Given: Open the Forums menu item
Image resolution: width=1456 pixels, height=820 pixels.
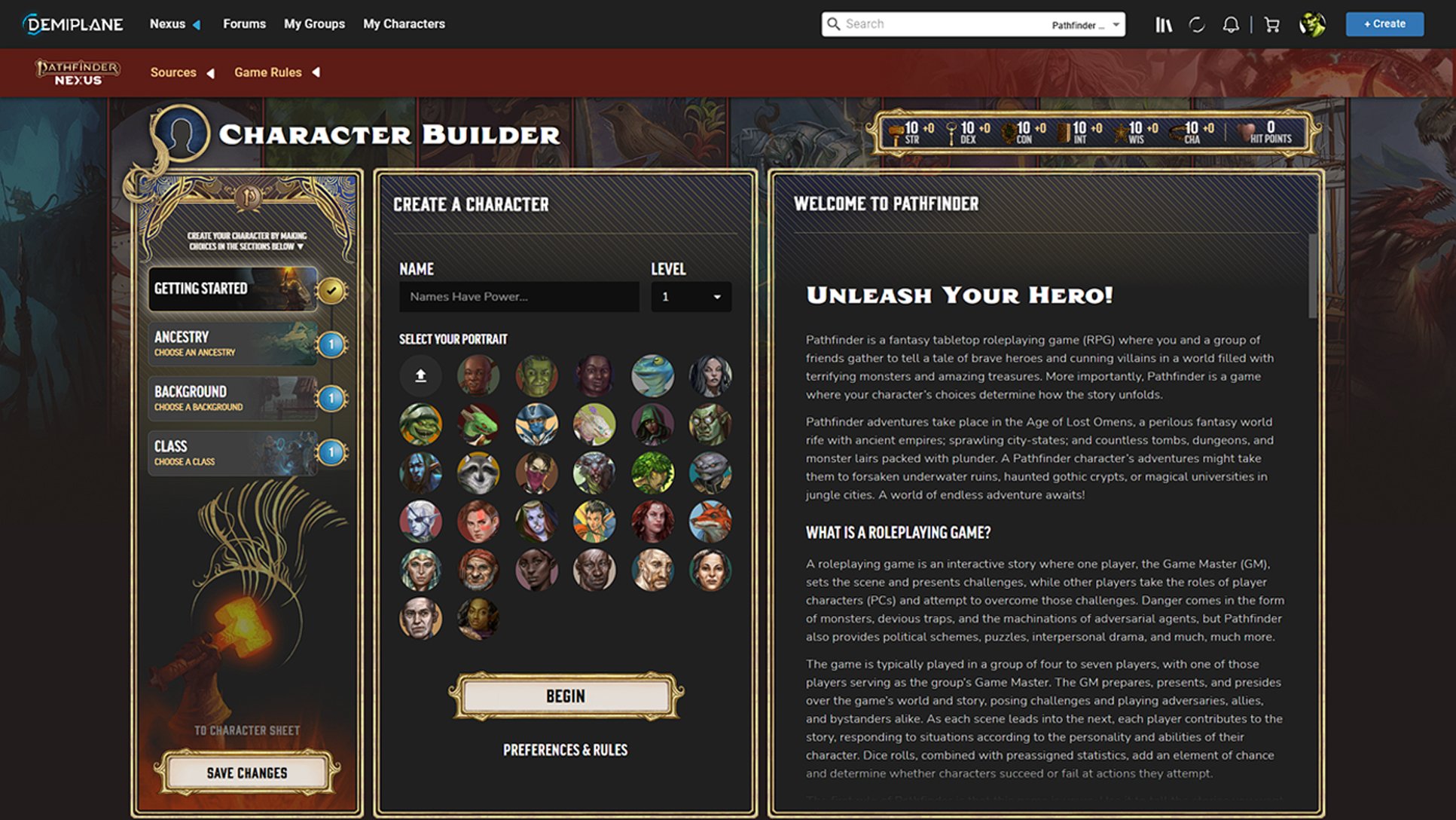Looking at the screenshot, I should [x=244, y=23].
